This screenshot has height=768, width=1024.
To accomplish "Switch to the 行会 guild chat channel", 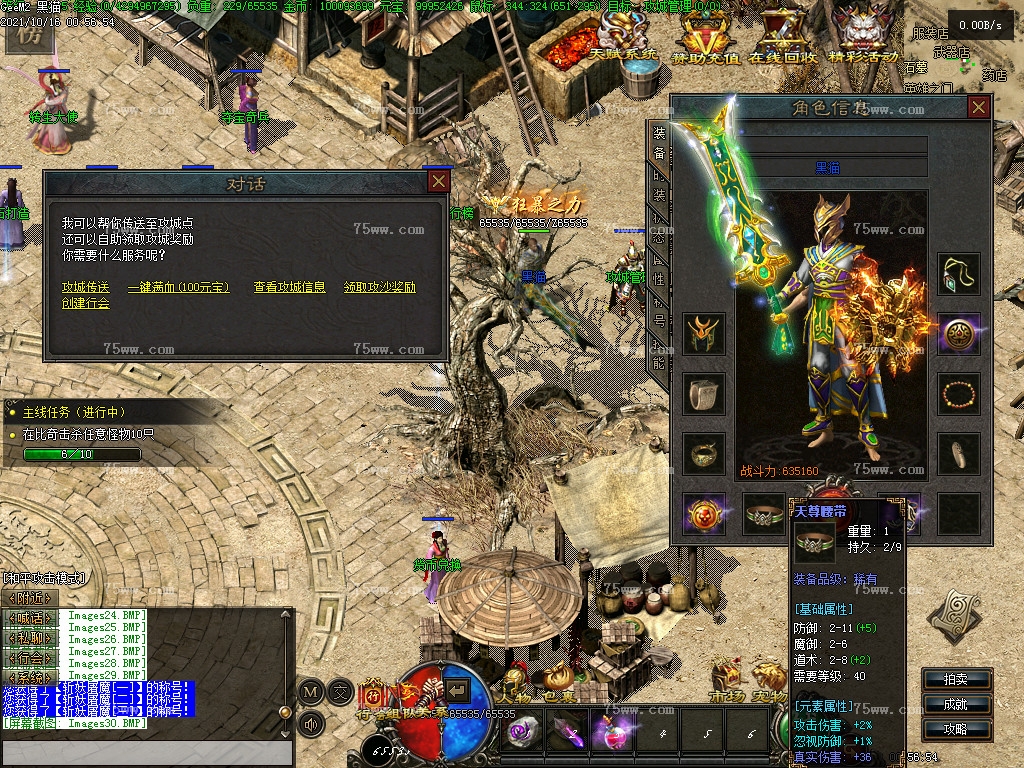I will coord(30,657).
